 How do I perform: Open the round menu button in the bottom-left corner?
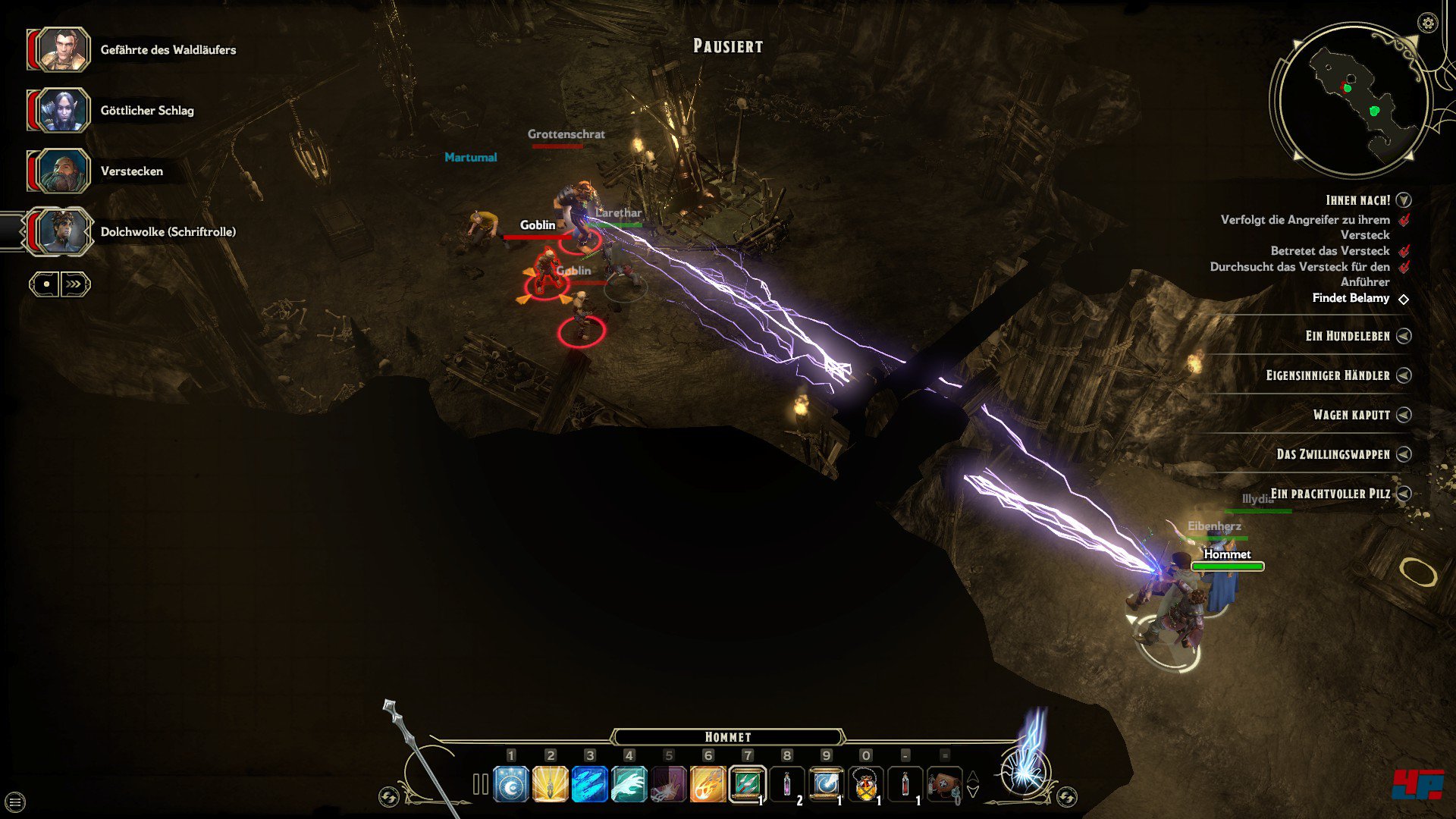(15, 802)
